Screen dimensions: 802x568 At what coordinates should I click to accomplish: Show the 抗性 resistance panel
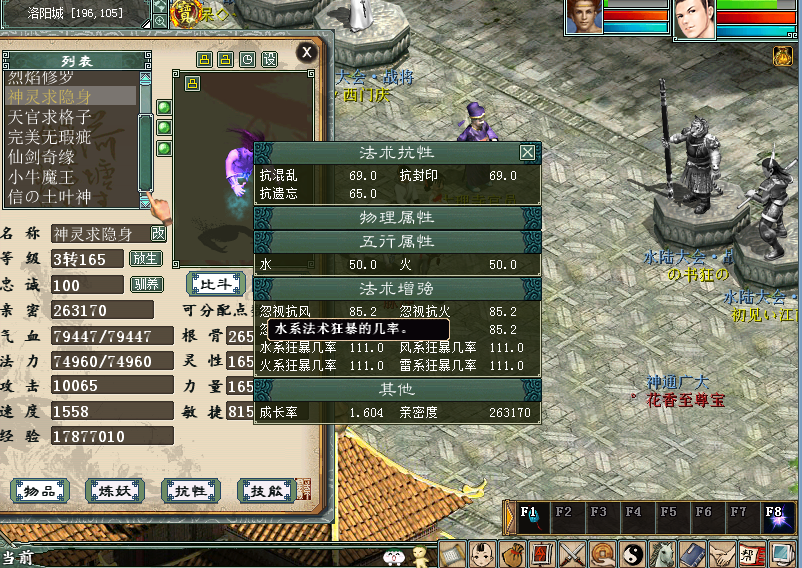pos(190,491)
